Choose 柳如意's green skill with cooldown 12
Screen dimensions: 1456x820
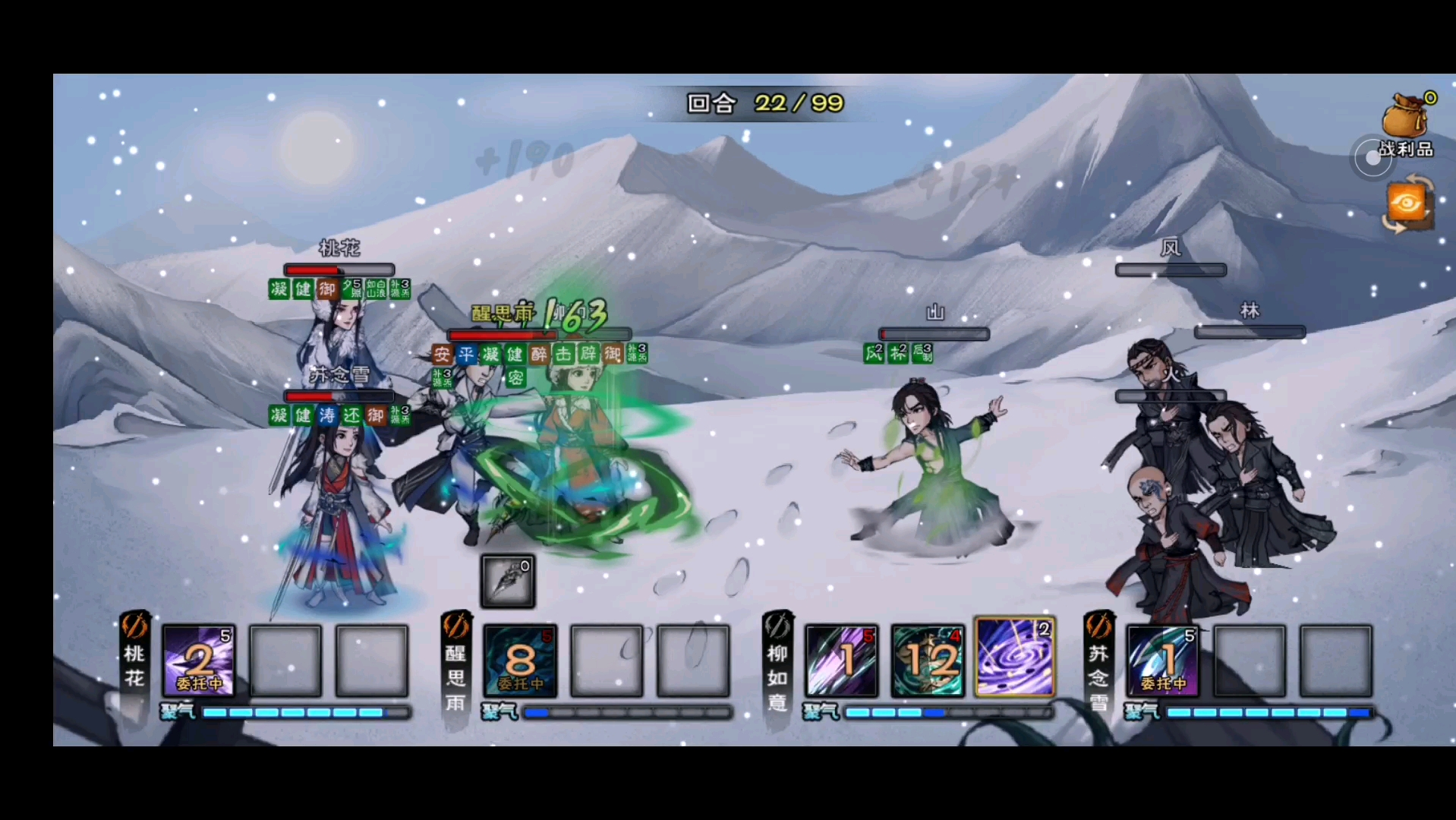tap(928, 661)
